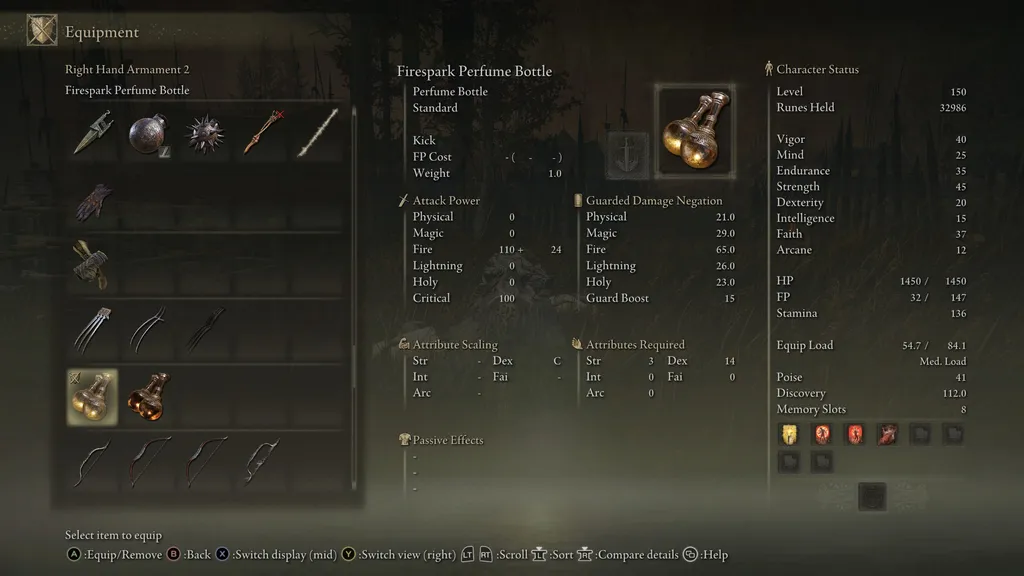Choose the three-bladed claw weapon
1024x576 pixels.
(x=92, y=330)
